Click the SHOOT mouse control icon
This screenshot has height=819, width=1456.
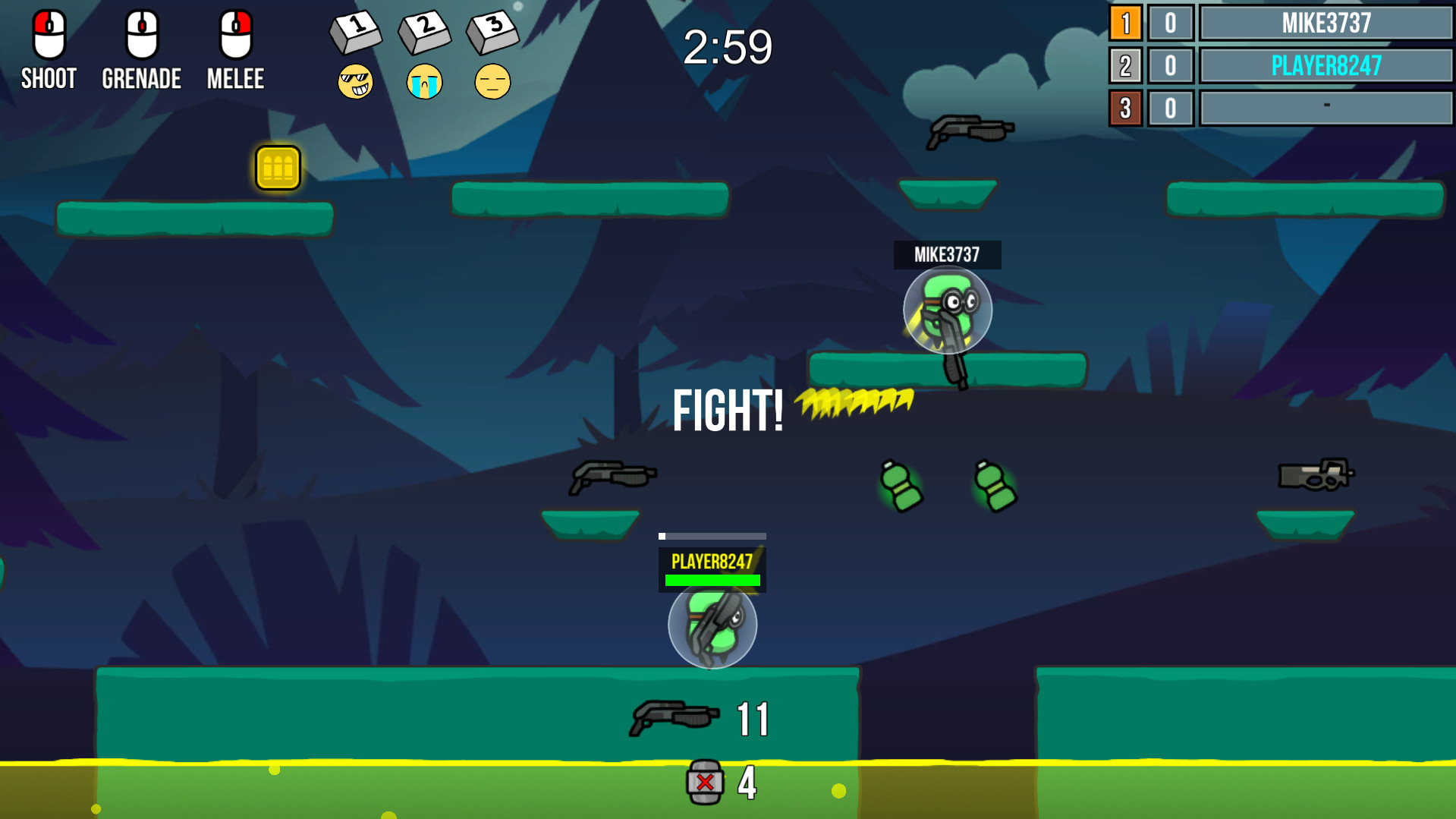(x=48, y=34)
